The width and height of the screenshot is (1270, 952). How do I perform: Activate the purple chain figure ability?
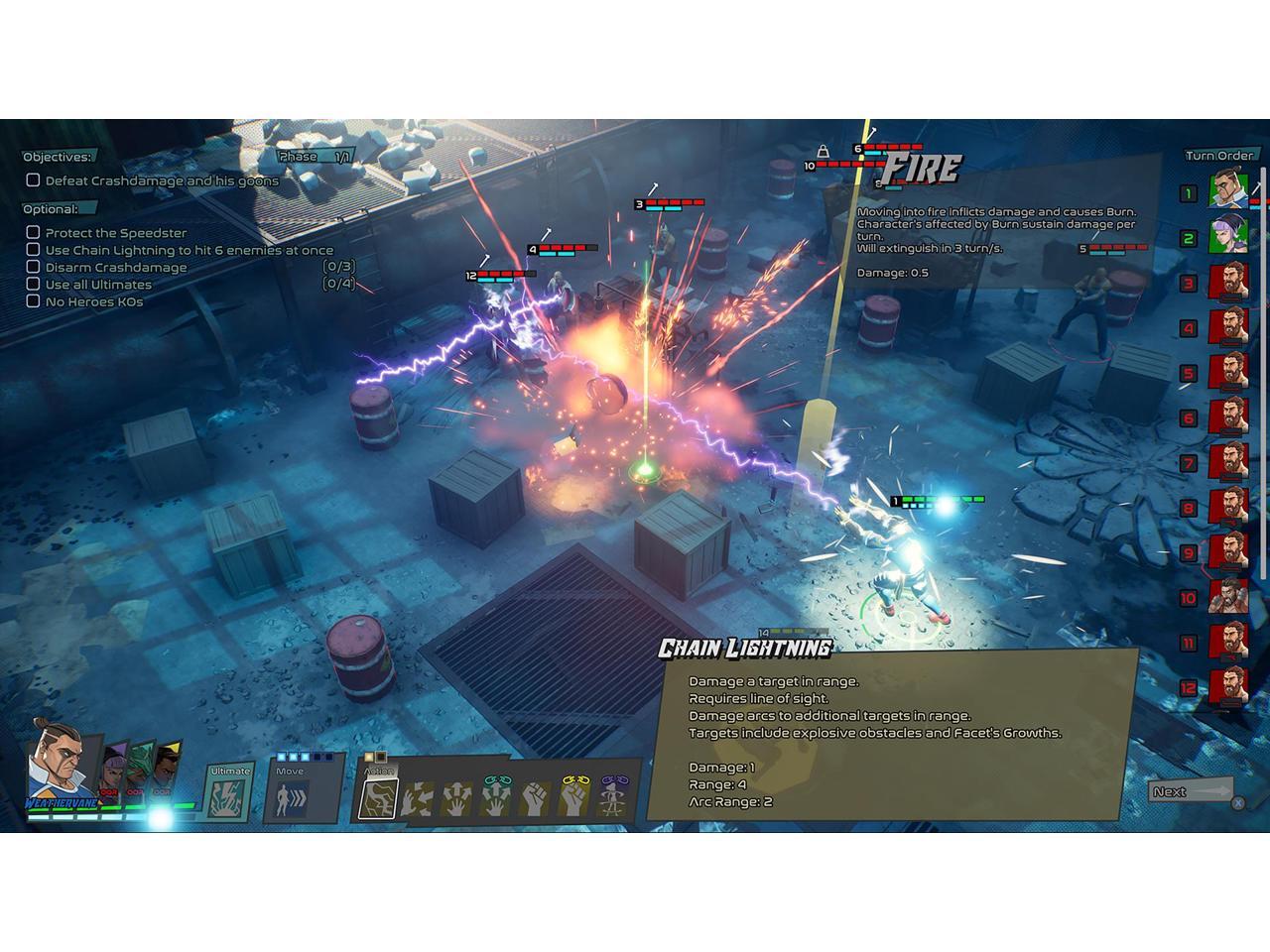pos(615,797)
